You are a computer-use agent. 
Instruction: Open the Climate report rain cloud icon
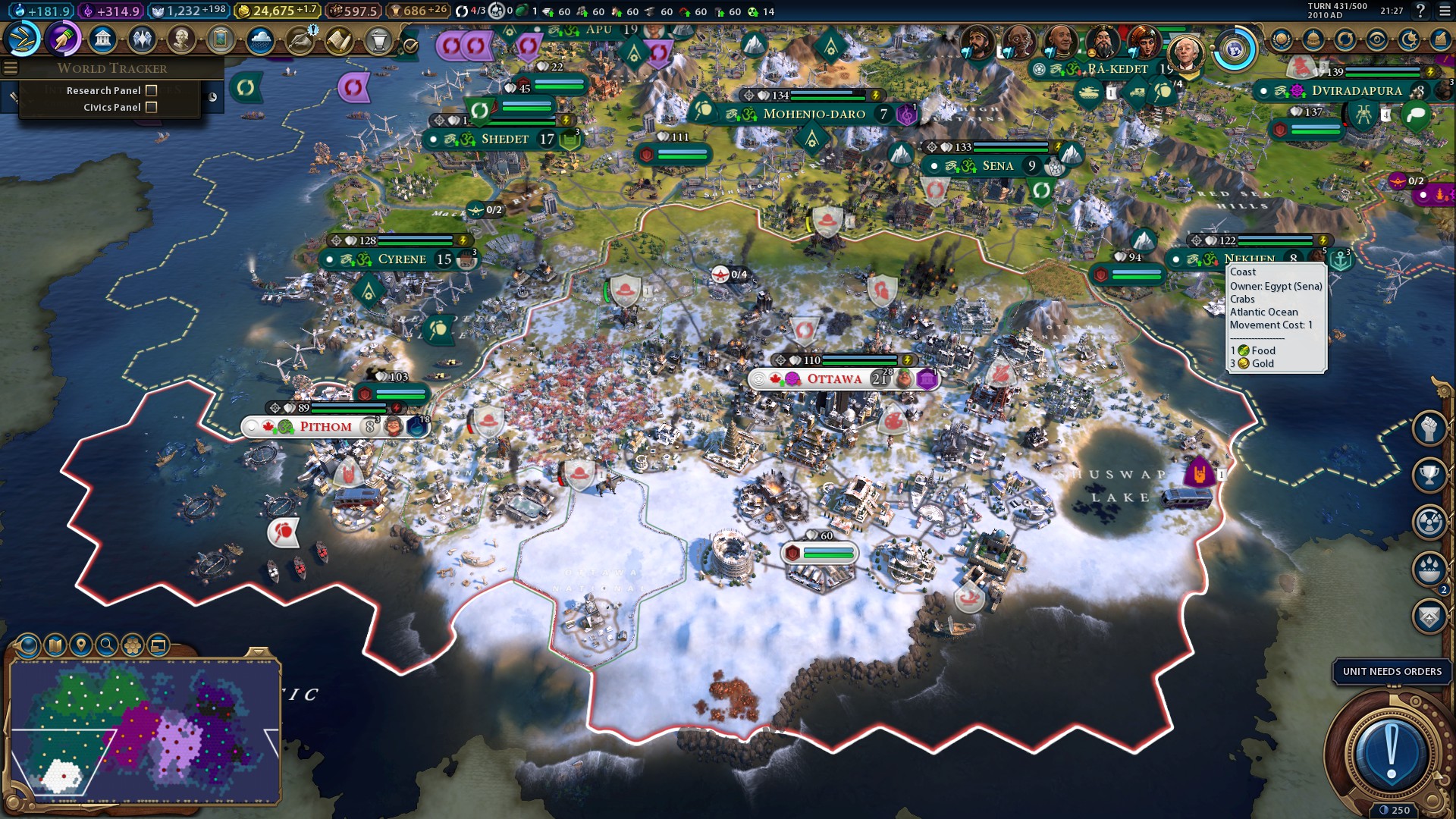260,39
